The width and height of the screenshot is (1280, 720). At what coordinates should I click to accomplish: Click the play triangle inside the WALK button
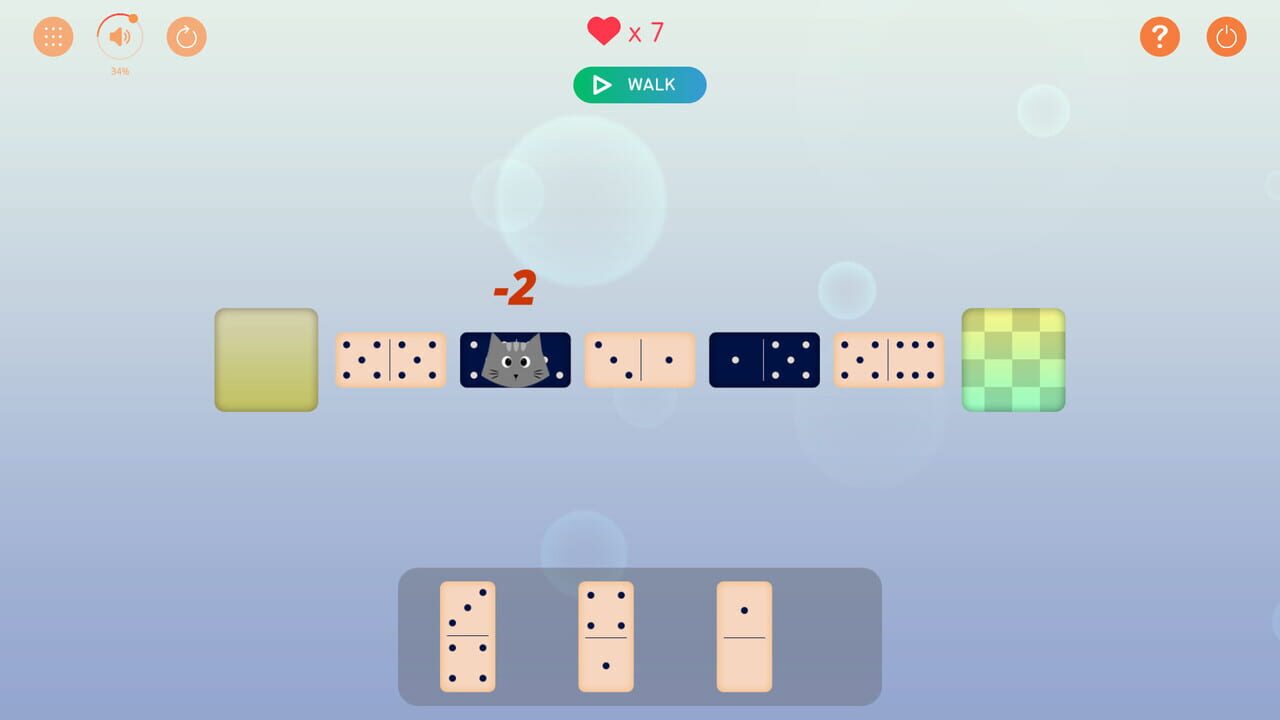600,85
